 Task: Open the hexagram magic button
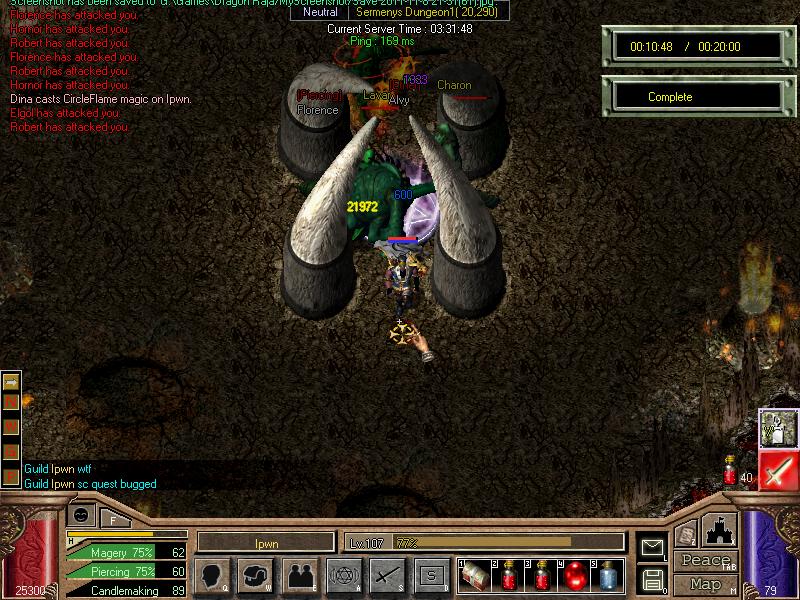[342, 575]
